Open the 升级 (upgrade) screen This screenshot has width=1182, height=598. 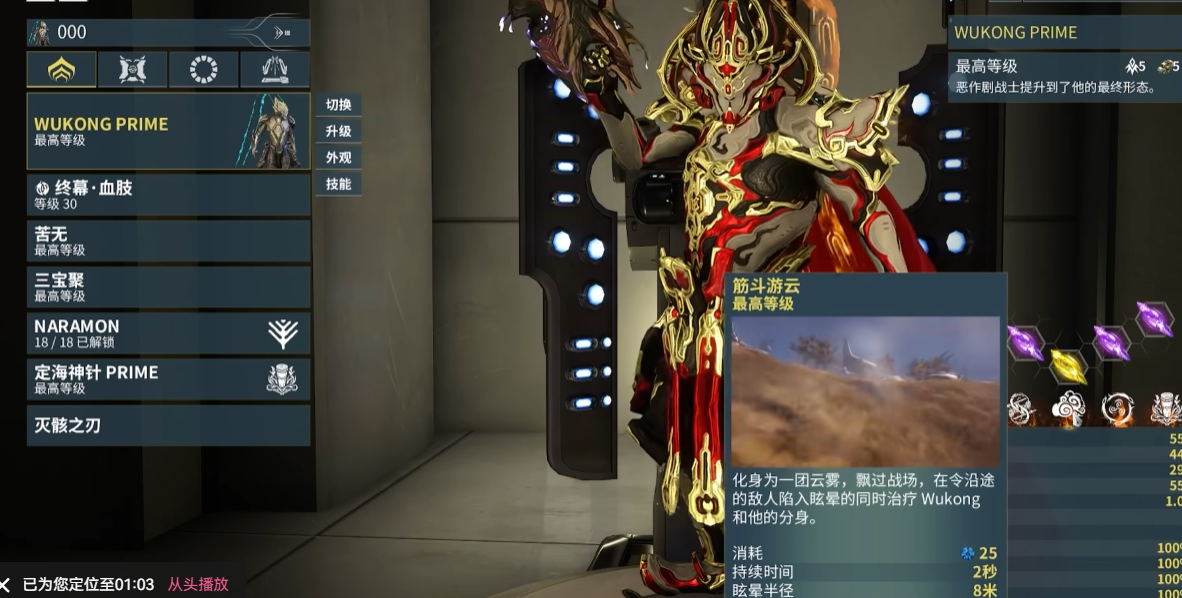pos(338,131)
